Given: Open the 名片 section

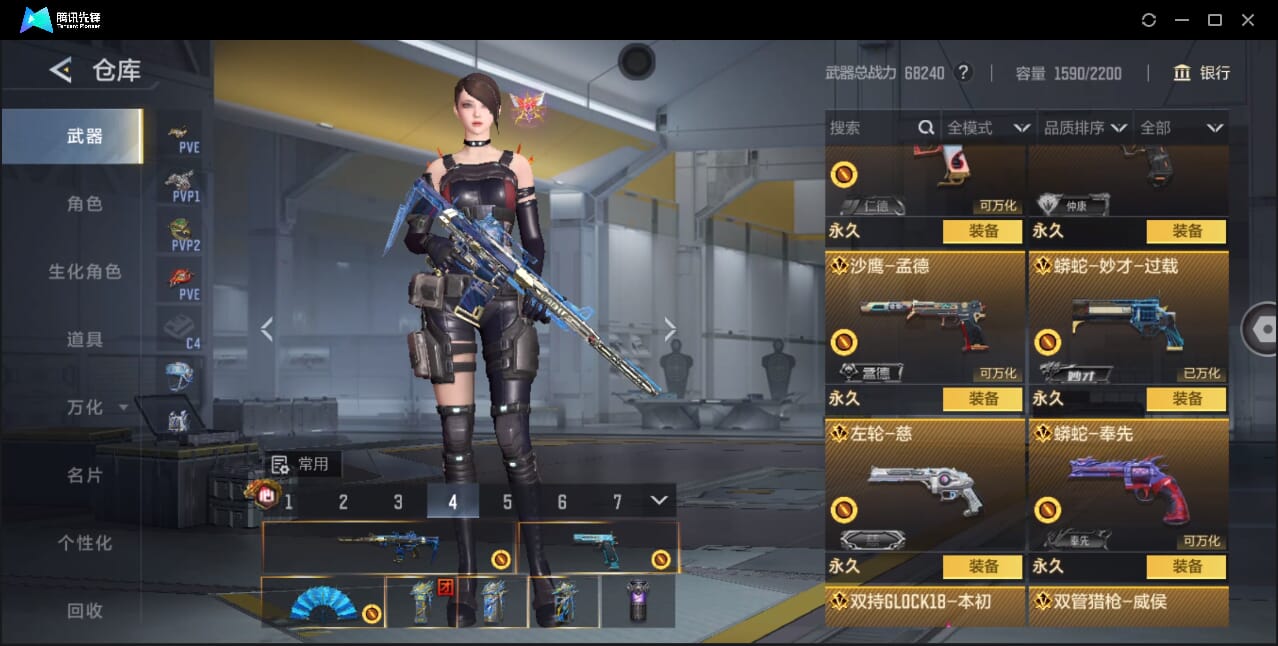Looking at the screenshot, I should tap(84, 476).
